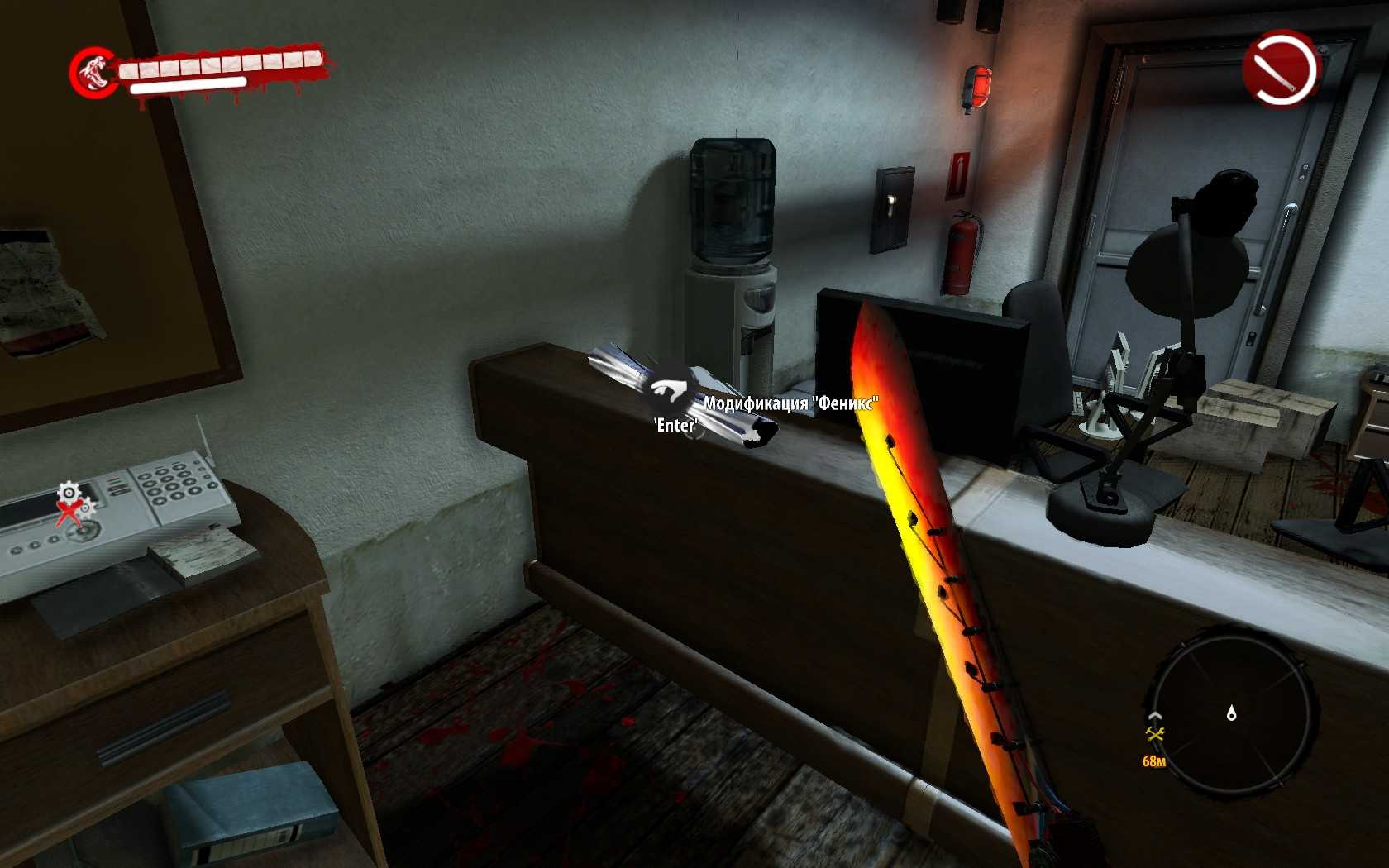This screenshot has width=1389, height=868.
Task: Click the hand pickup icon for the Феникс modification
Action: 670,391
